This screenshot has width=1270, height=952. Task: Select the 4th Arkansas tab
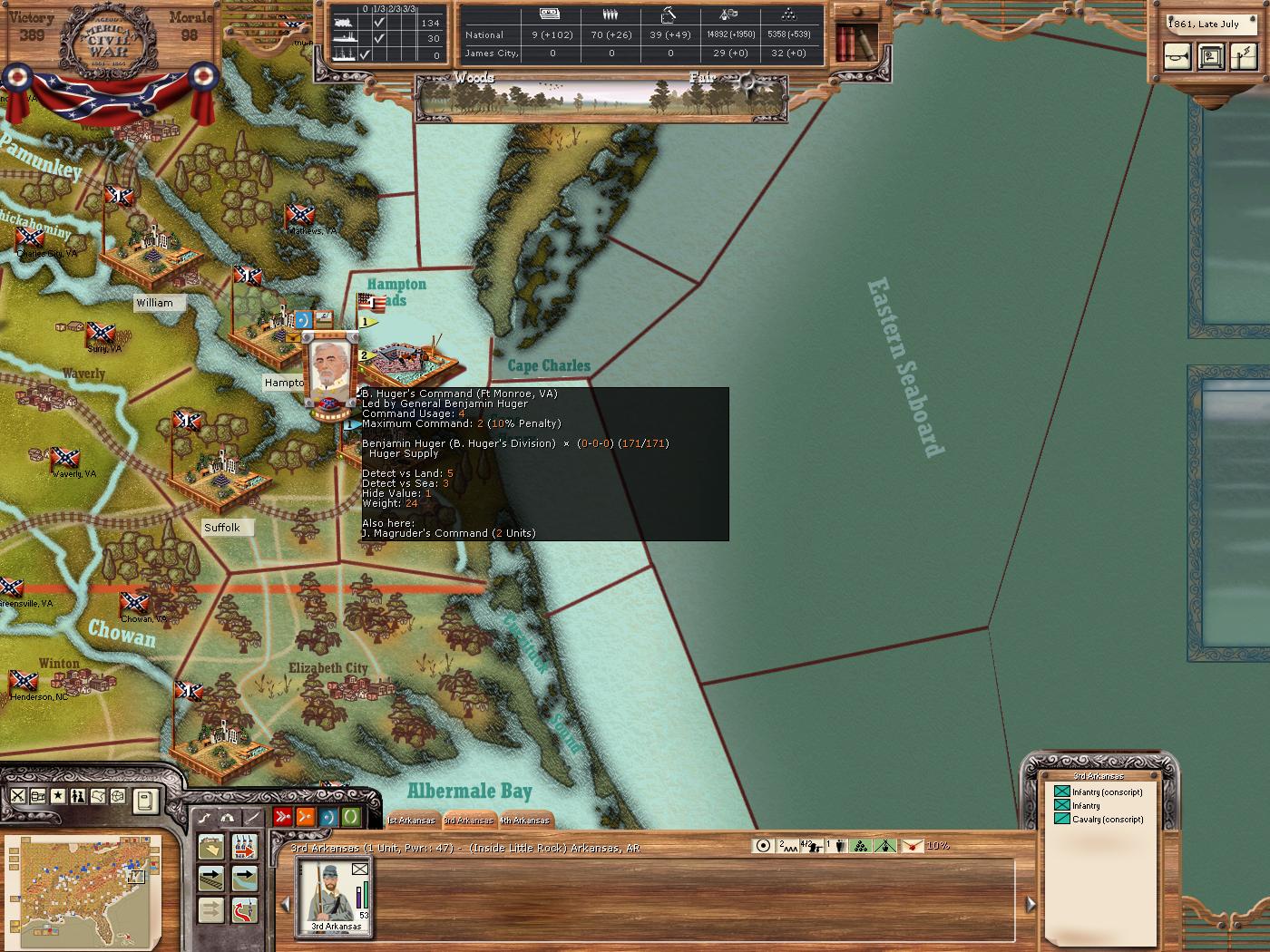526,821
